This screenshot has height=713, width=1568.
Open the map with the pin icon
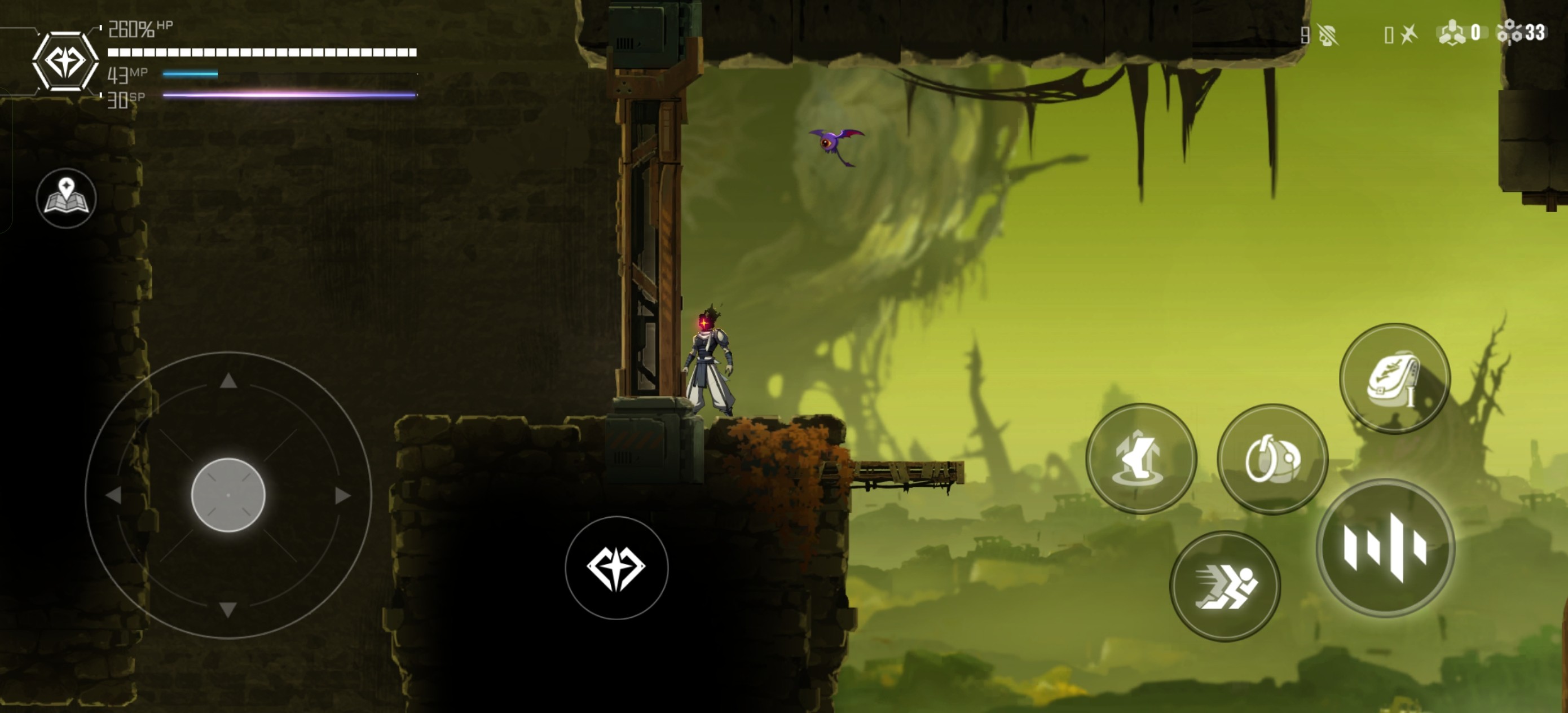[67, 199]
